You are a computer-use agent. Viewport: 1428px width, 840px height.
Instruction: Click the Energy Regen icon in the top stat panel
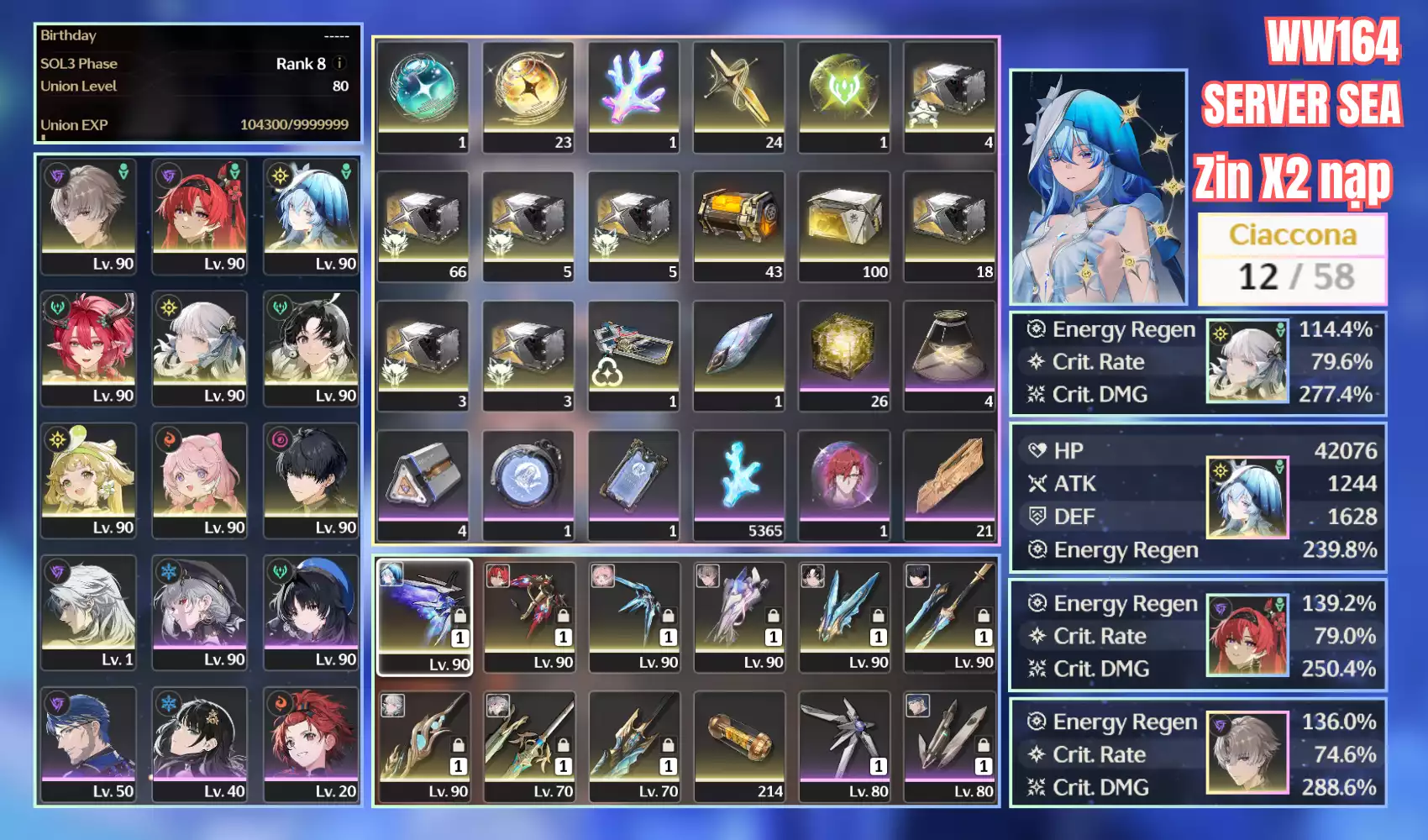pos(1035,329)
